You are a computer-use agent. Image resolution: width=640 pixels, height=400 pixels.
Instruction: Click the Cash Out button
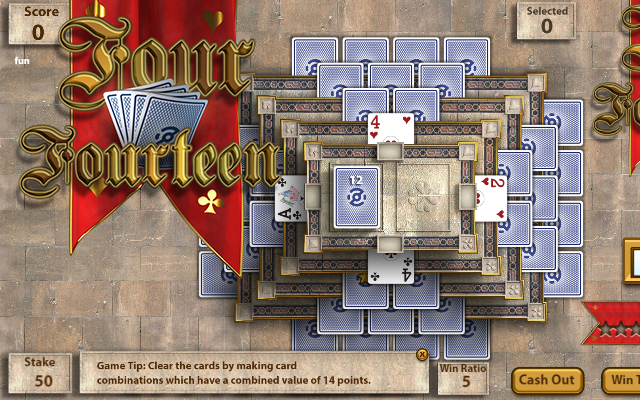[547, 380]
